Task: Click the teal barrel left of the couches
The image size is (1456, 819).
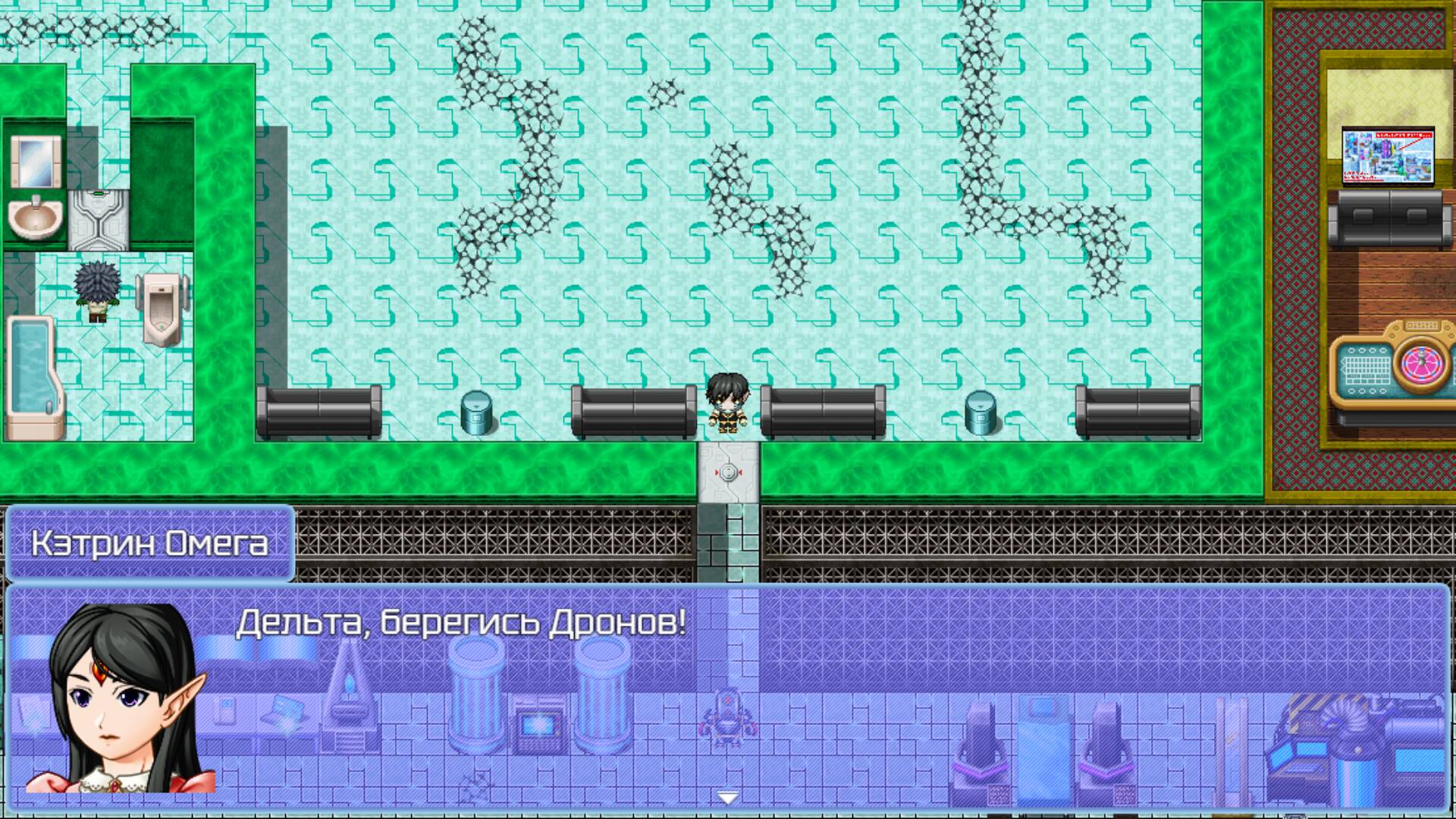Action: click(x=476, y=413)
